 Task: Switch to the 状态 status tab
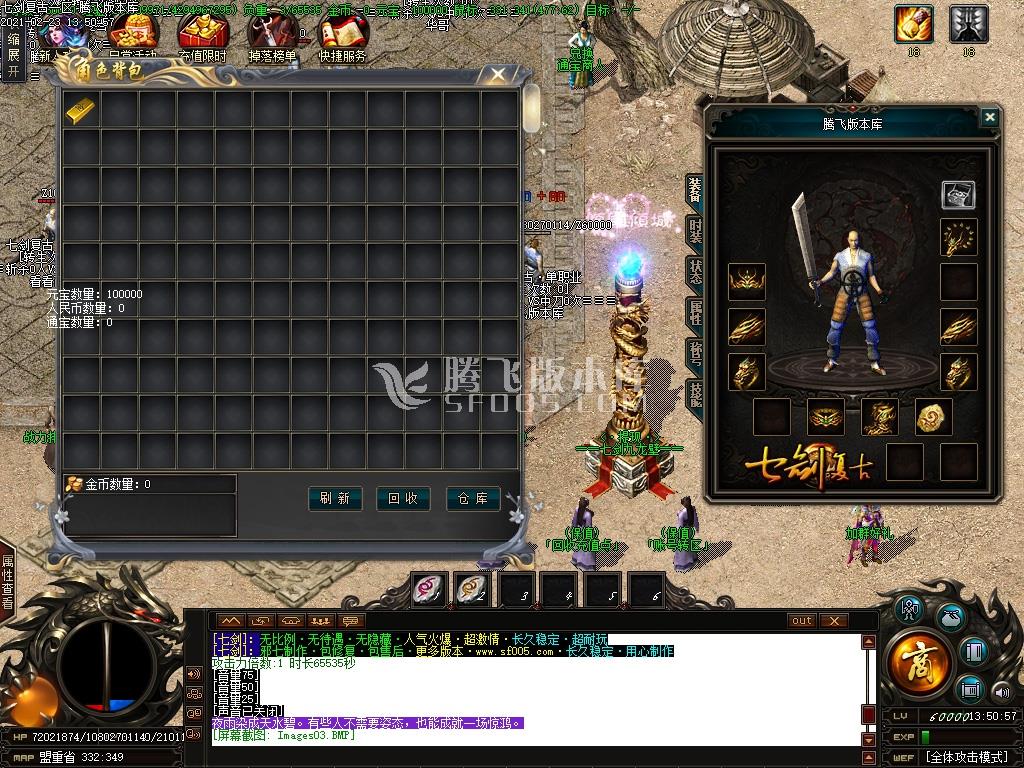point(695,272)
